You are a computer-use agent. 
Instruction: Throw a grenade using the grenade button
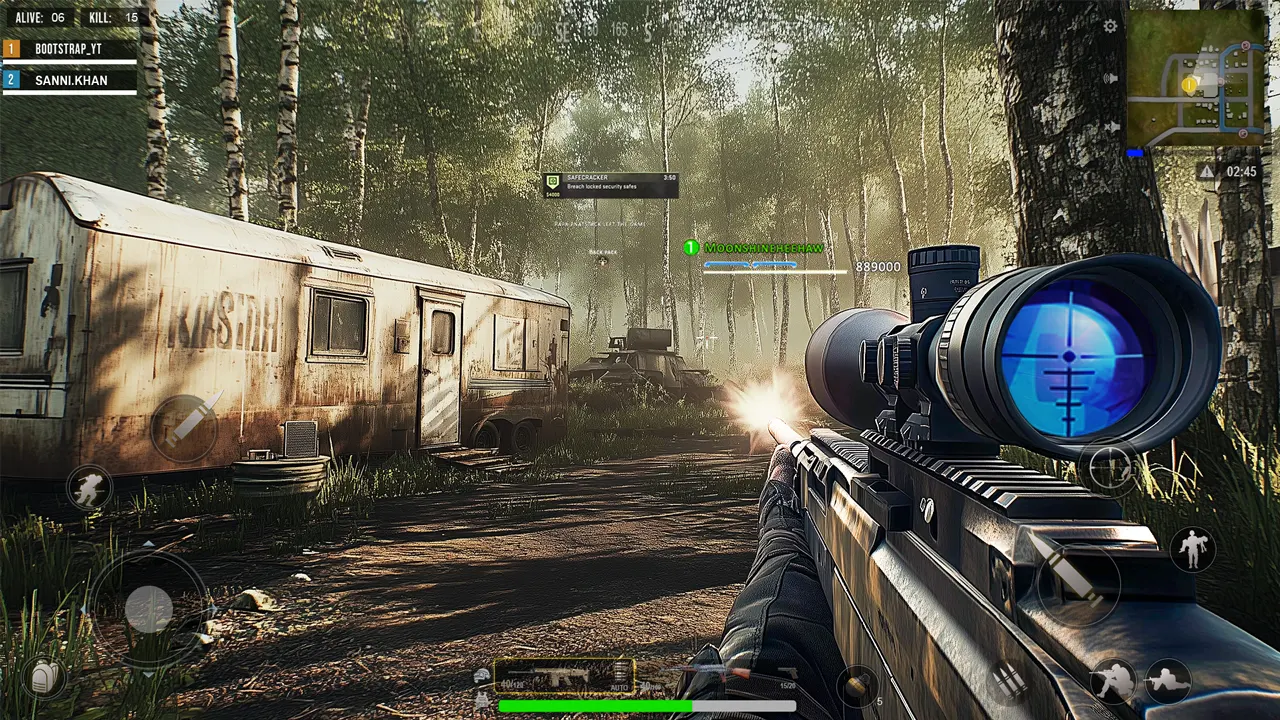click(858, 686)
